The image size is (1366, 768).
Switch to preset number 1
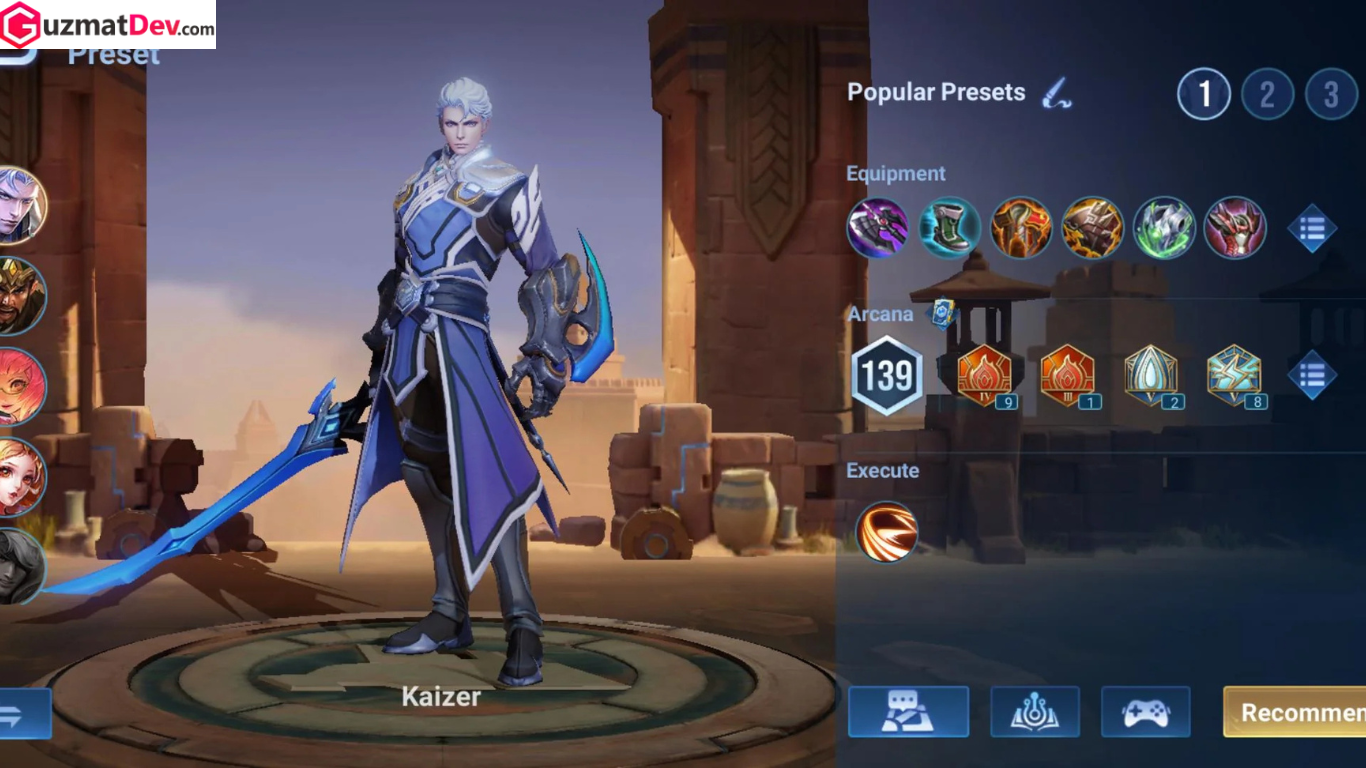point(1203,94)
